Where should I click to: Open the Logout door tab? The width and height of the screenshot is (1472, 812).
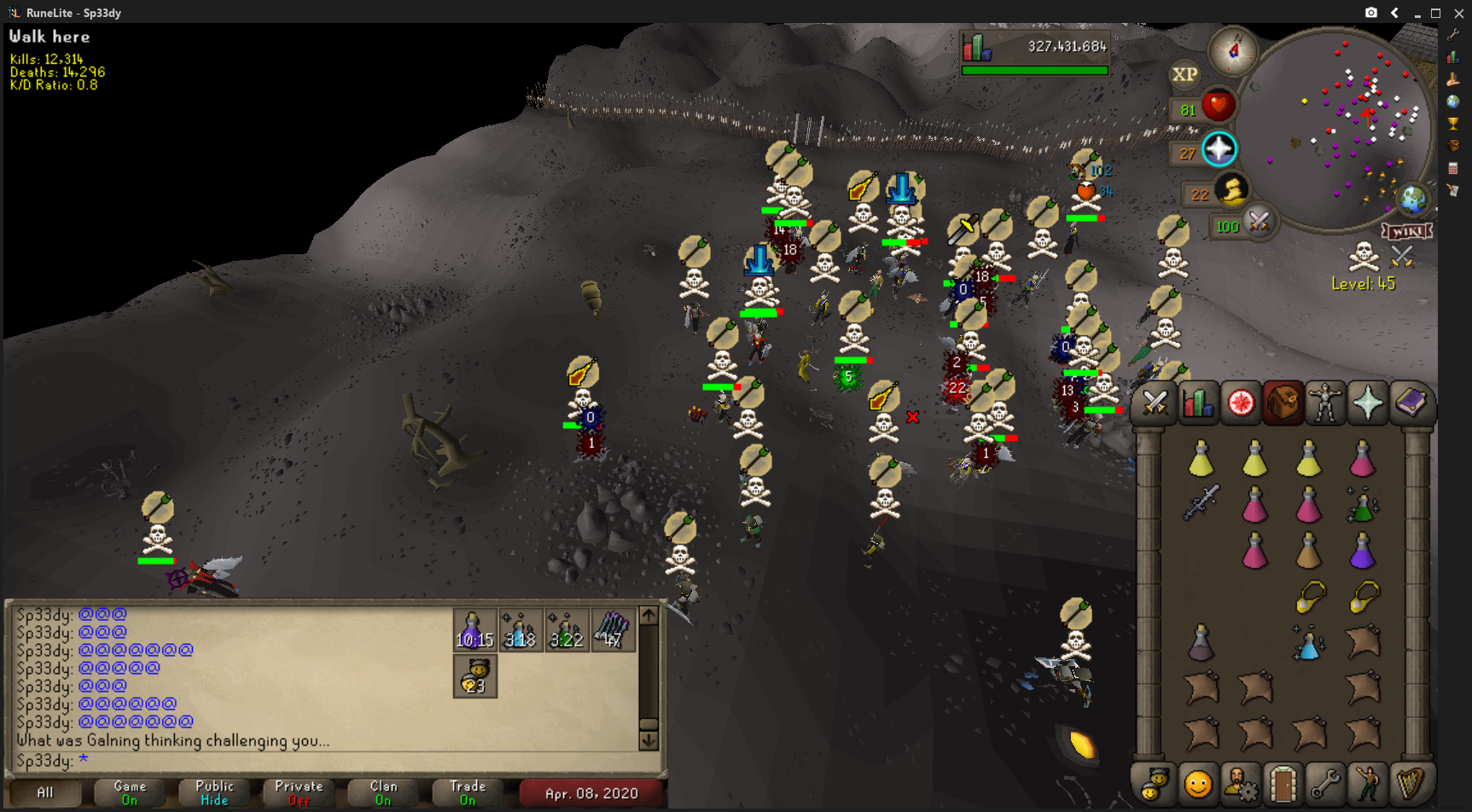pos(1283,784)
